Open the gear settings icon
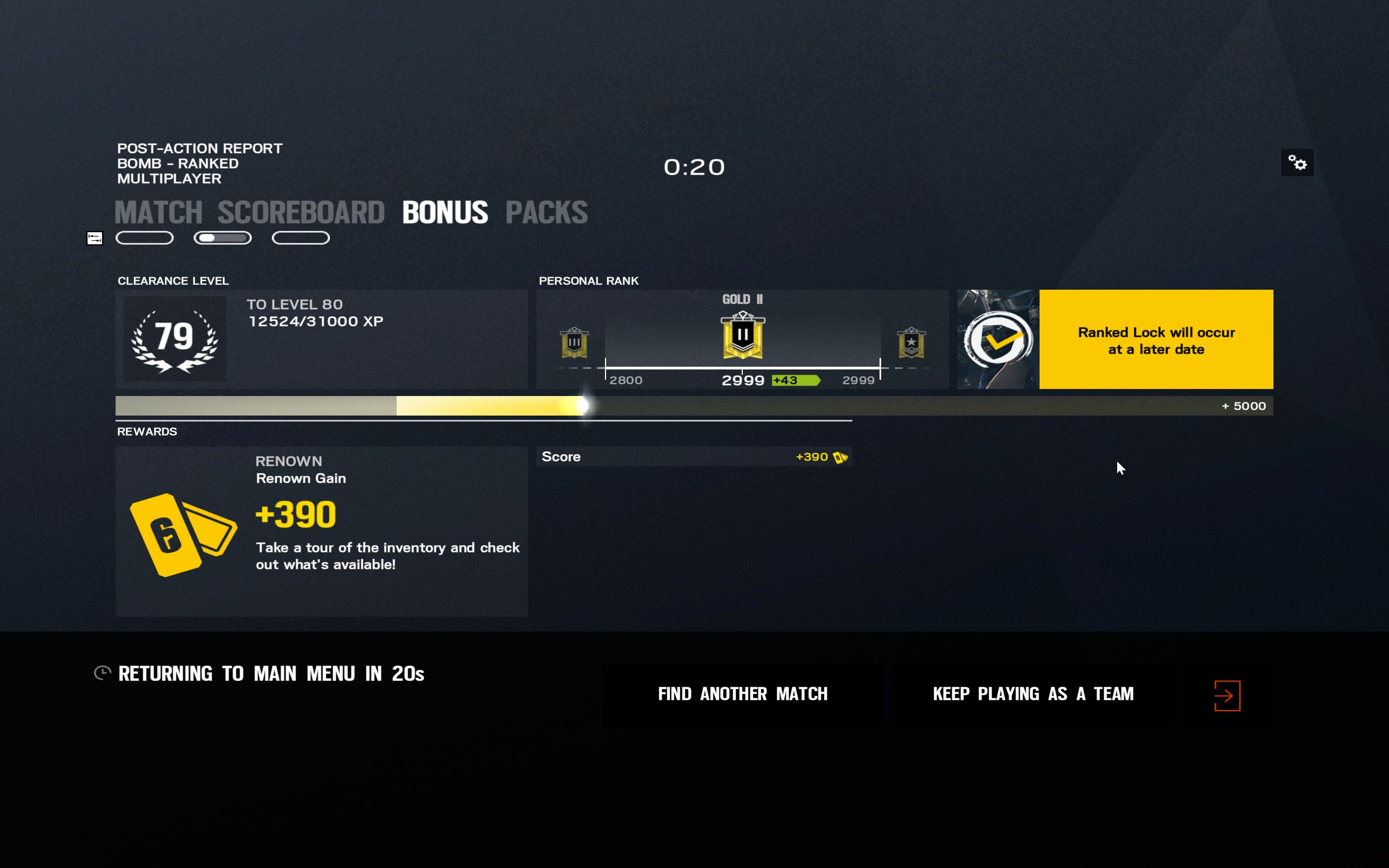 (1297, 163)
